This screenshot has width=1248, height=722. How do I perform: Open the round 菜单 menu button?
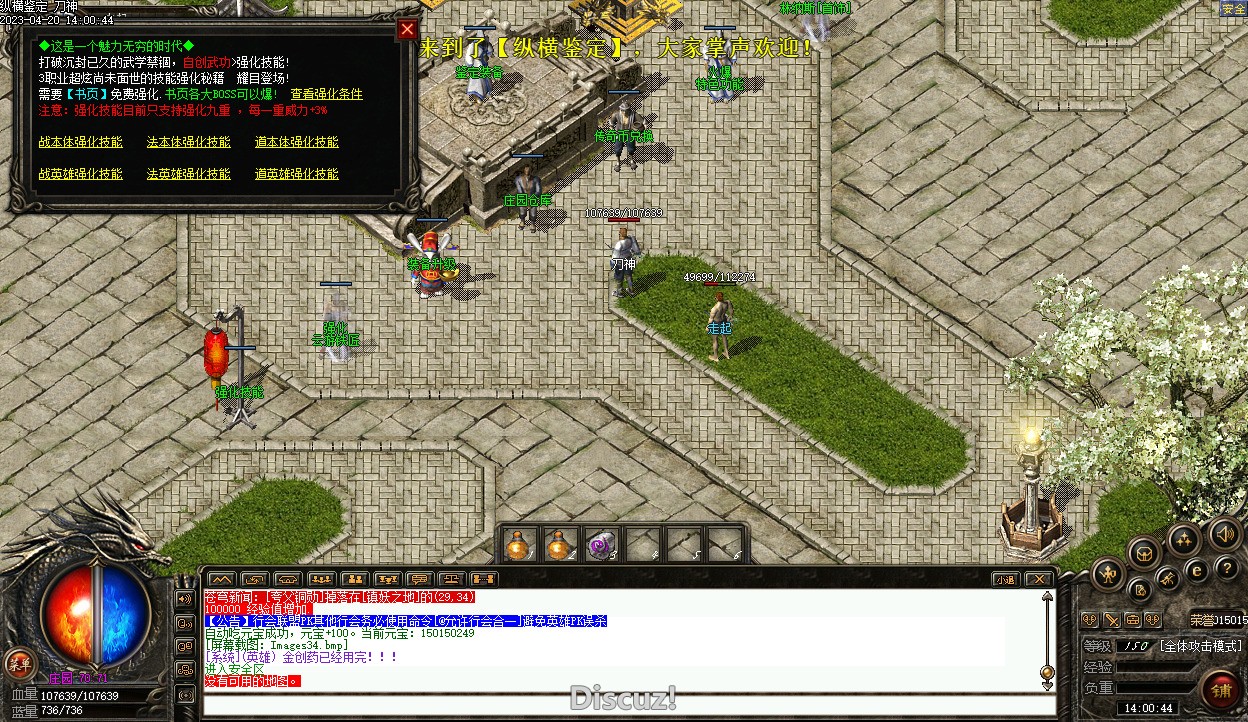pos(19,662)
